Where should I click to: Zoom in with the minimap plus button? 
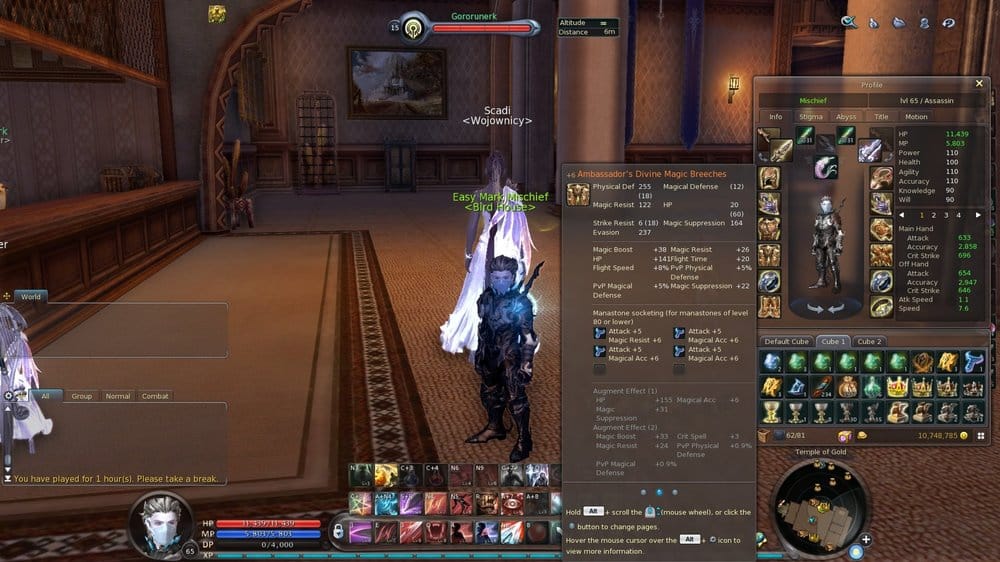(x=865, y=539)
